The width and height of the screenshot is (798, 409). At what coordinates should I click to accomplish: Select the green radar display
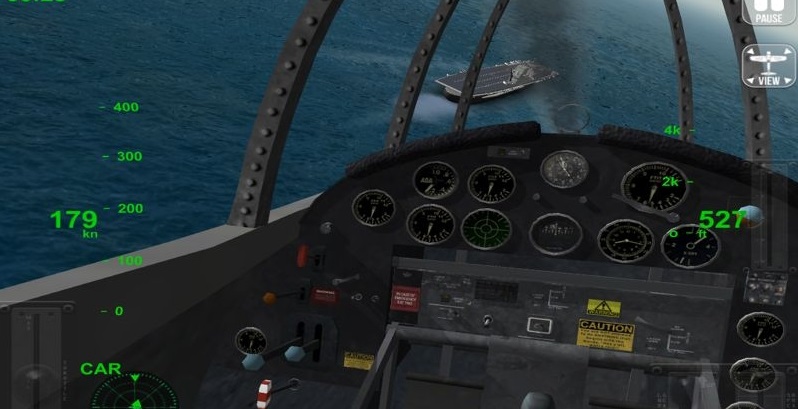pos(133,394)
